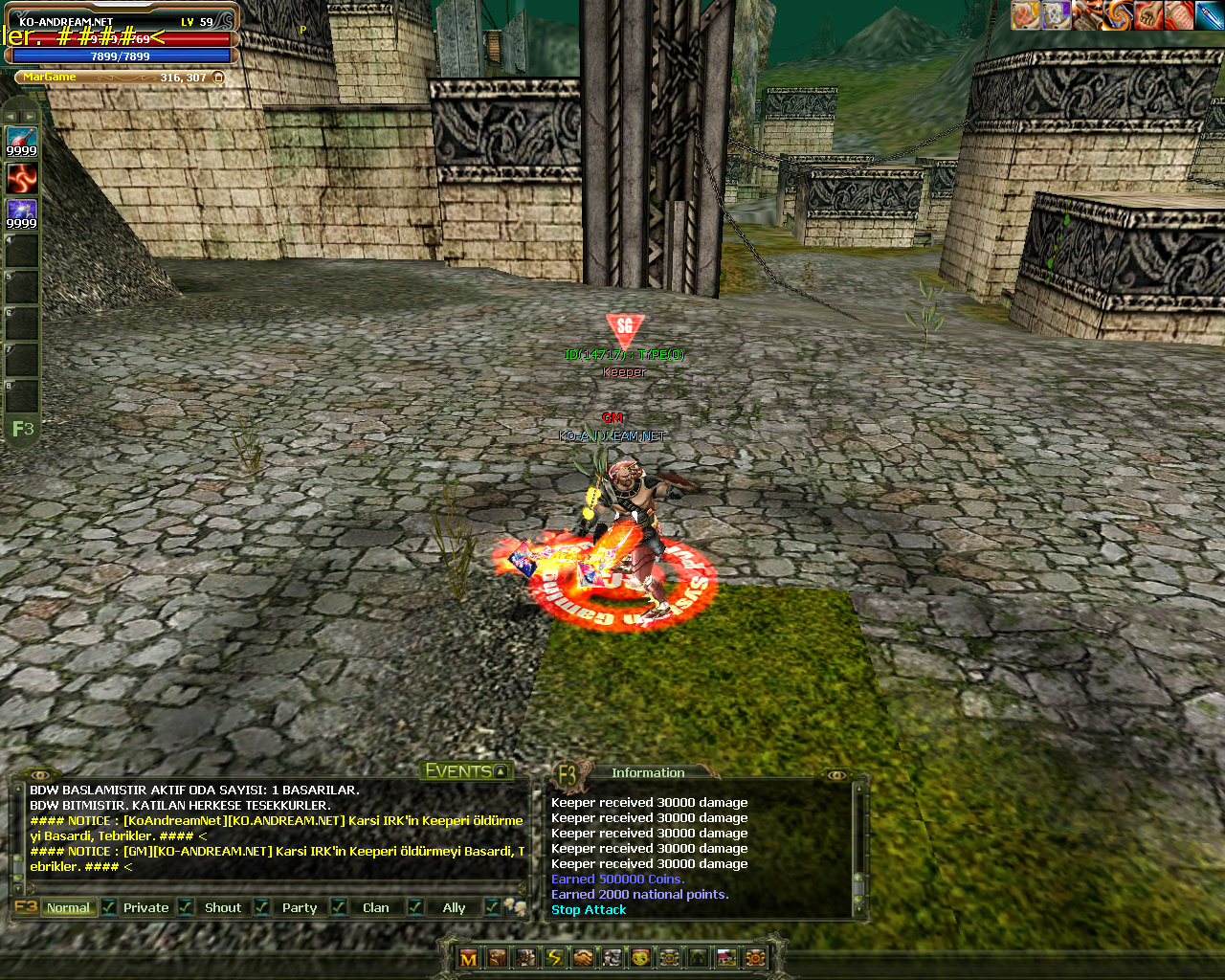Open the yellow M menu icon
Screen dimensions: 1225x980
pyautogui.click(x=469, y=958)
